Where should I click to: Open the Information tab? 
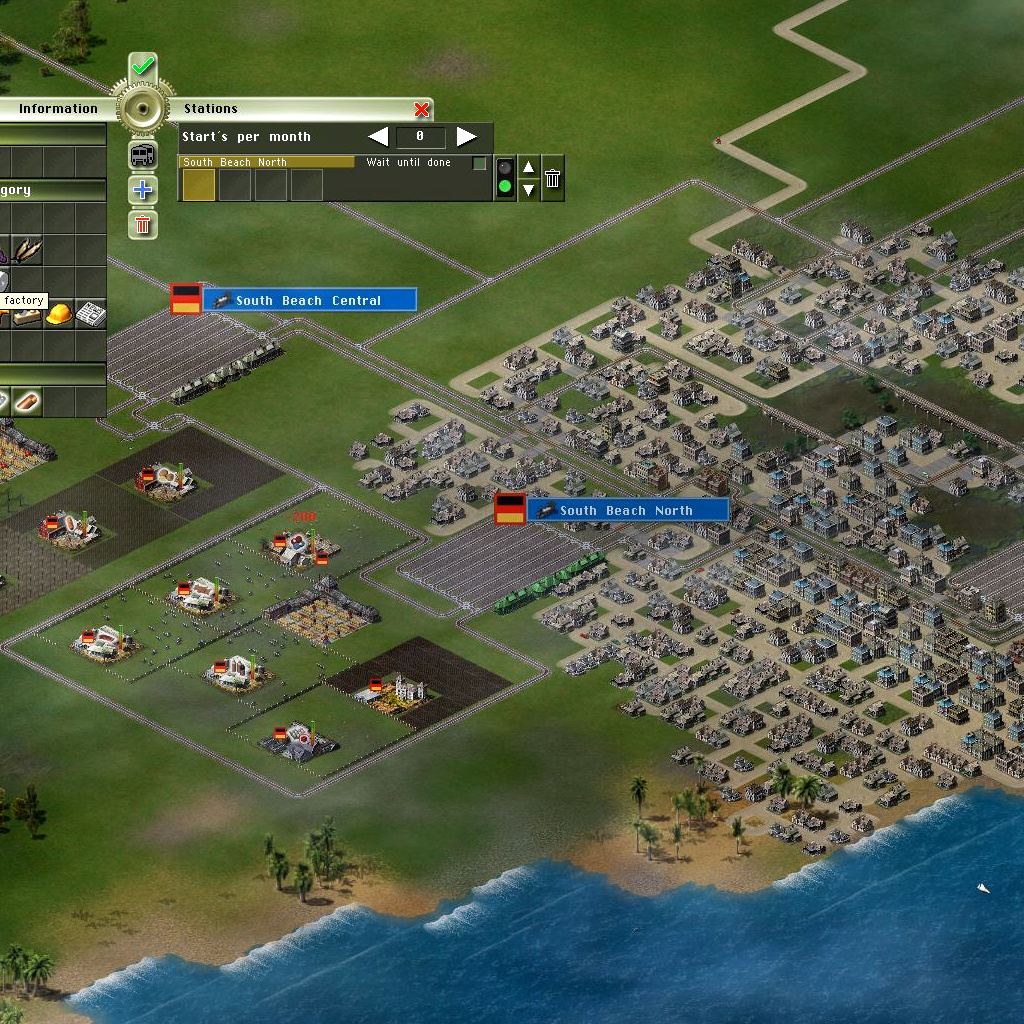tap(58, 109)
